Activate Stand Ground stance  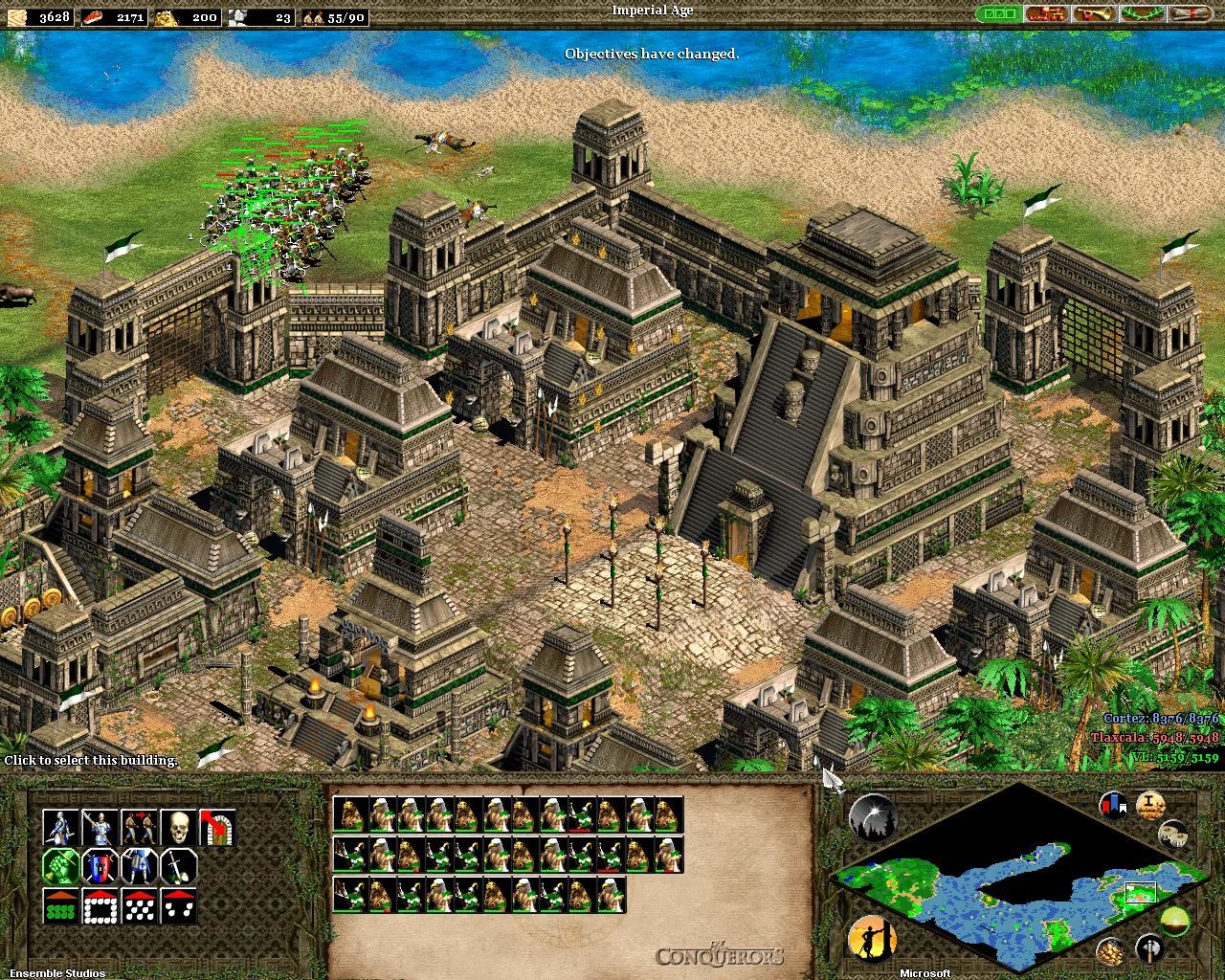pos(140,867)
